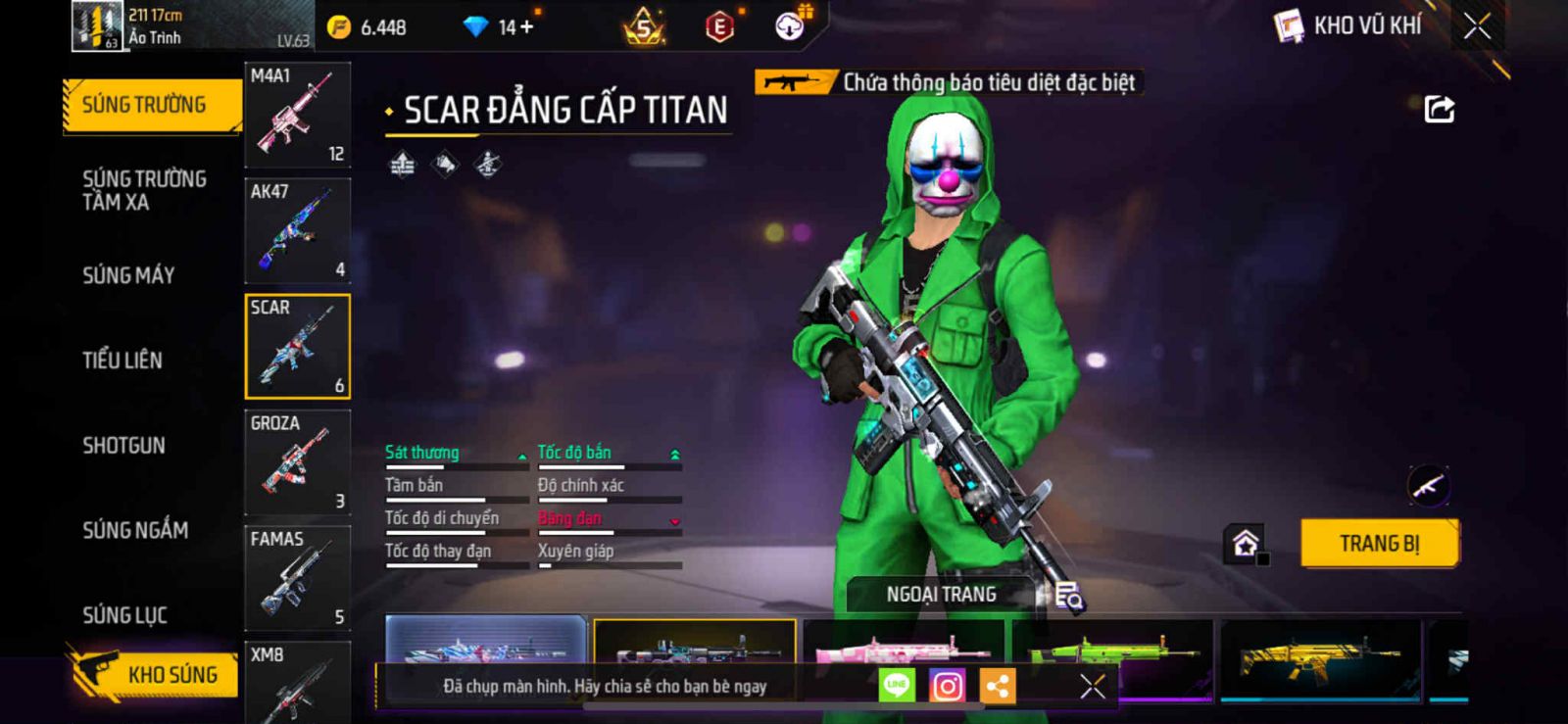
Task: Choose the M4A1 weapon tile
Action: pyautogui.click(x=297, y=115)
